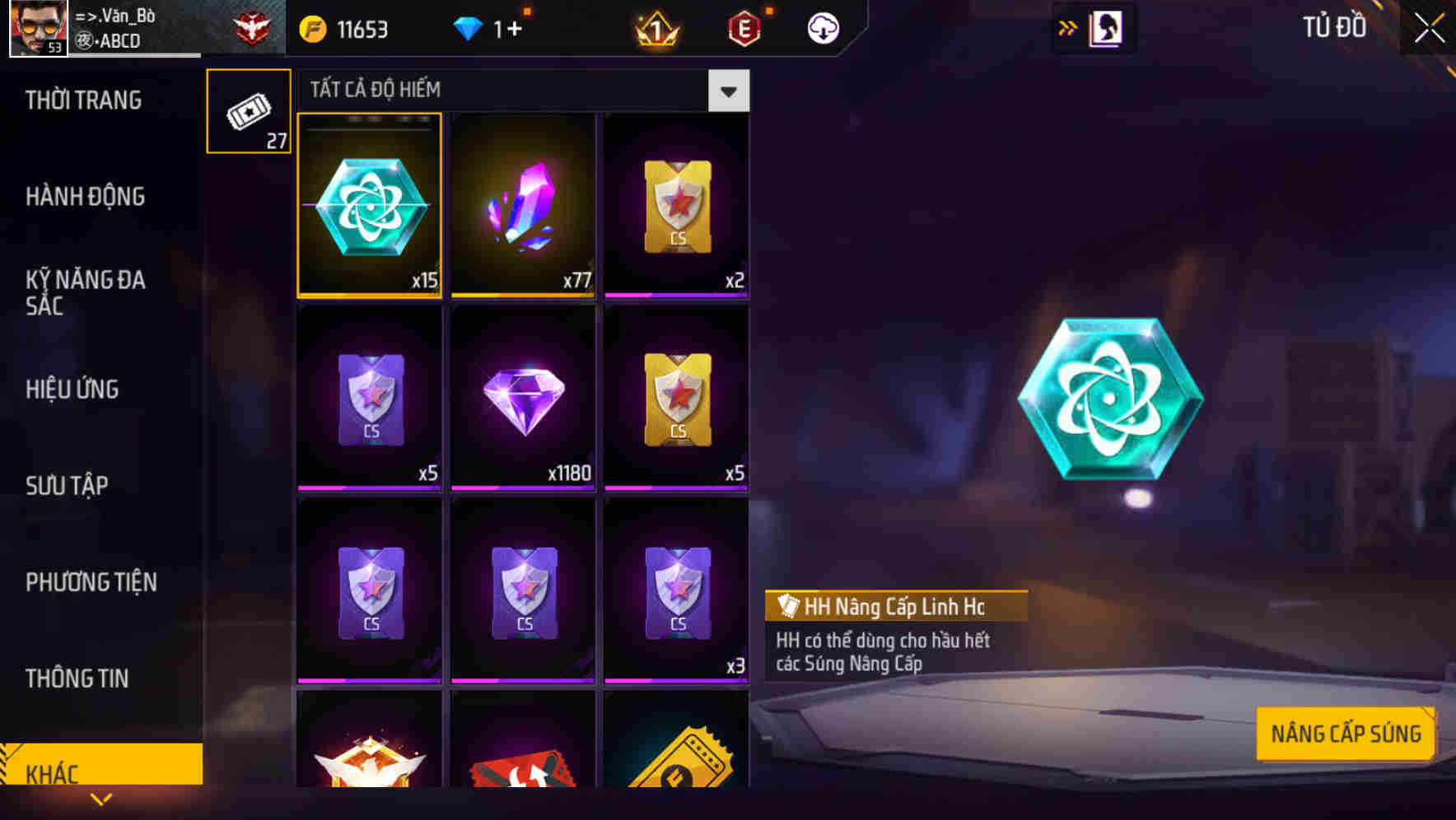Select the golden CS card with x2 count
This screenshot has height=820, width=1456.
click(x=677, y=206)
